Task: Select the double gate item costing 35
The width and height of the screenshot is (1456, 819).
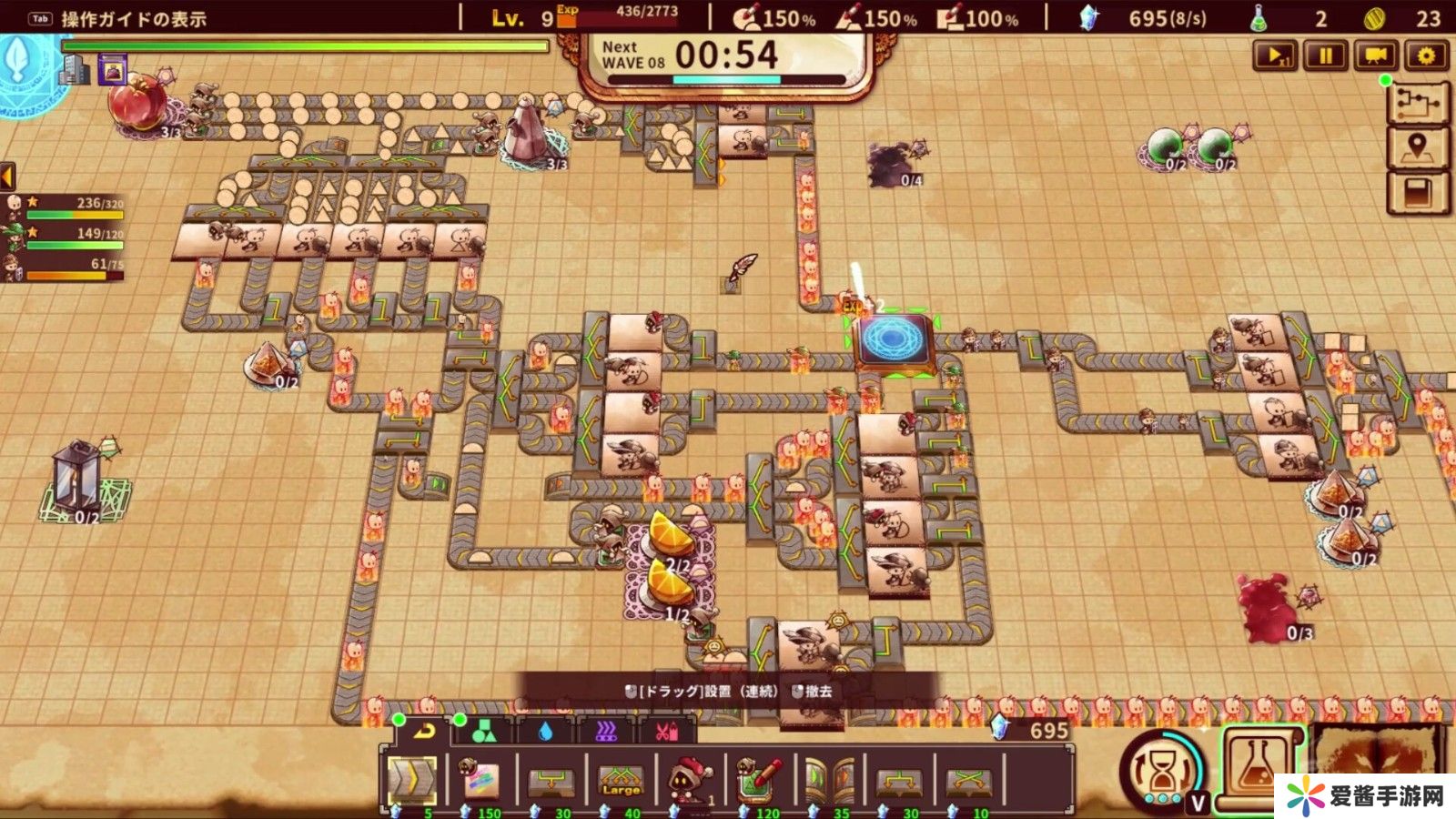Action: 830,780
